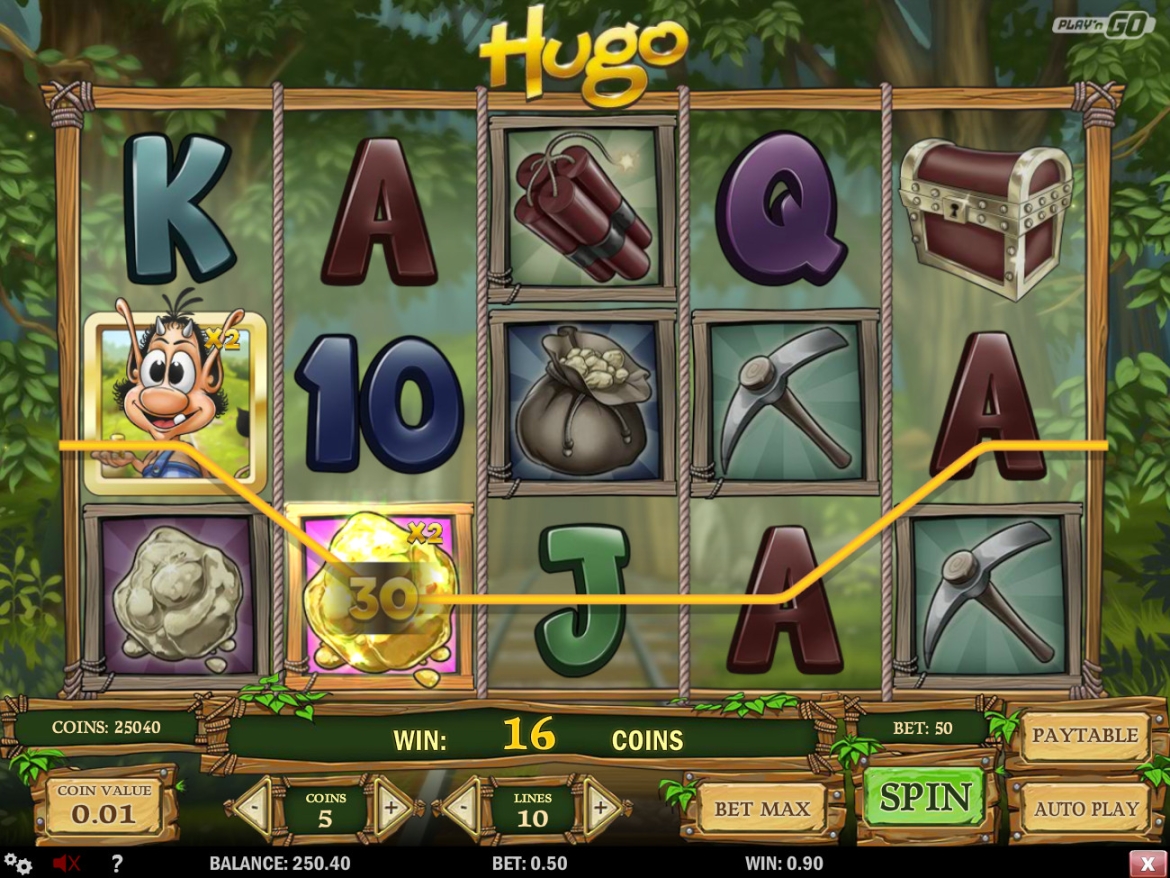Spin the reels with the green SPIN button
The width and height of the screenshot is (1170, 878).
925,798
